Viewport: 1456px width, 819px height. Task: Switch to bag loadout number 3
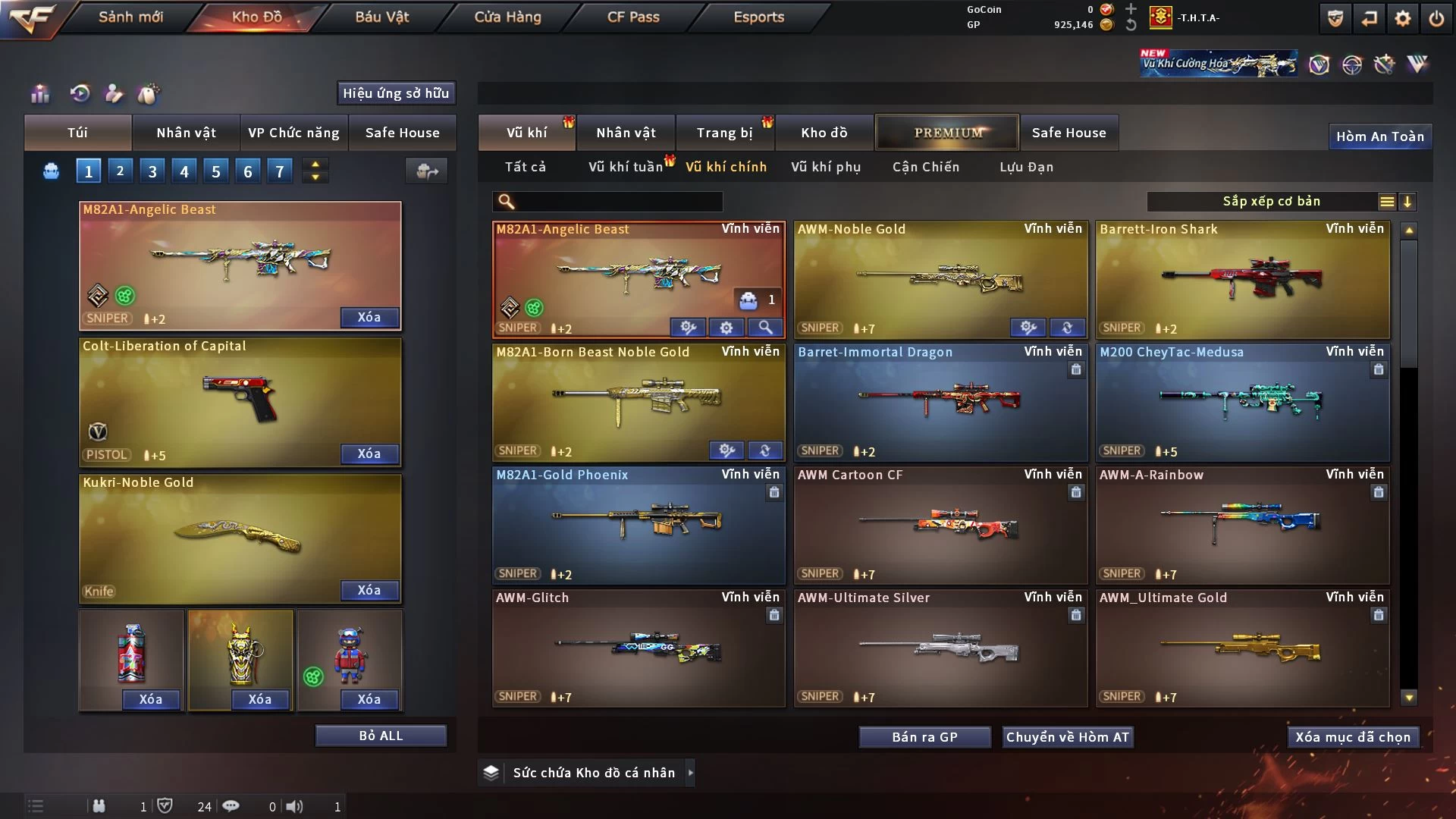(x=152, y=171)
